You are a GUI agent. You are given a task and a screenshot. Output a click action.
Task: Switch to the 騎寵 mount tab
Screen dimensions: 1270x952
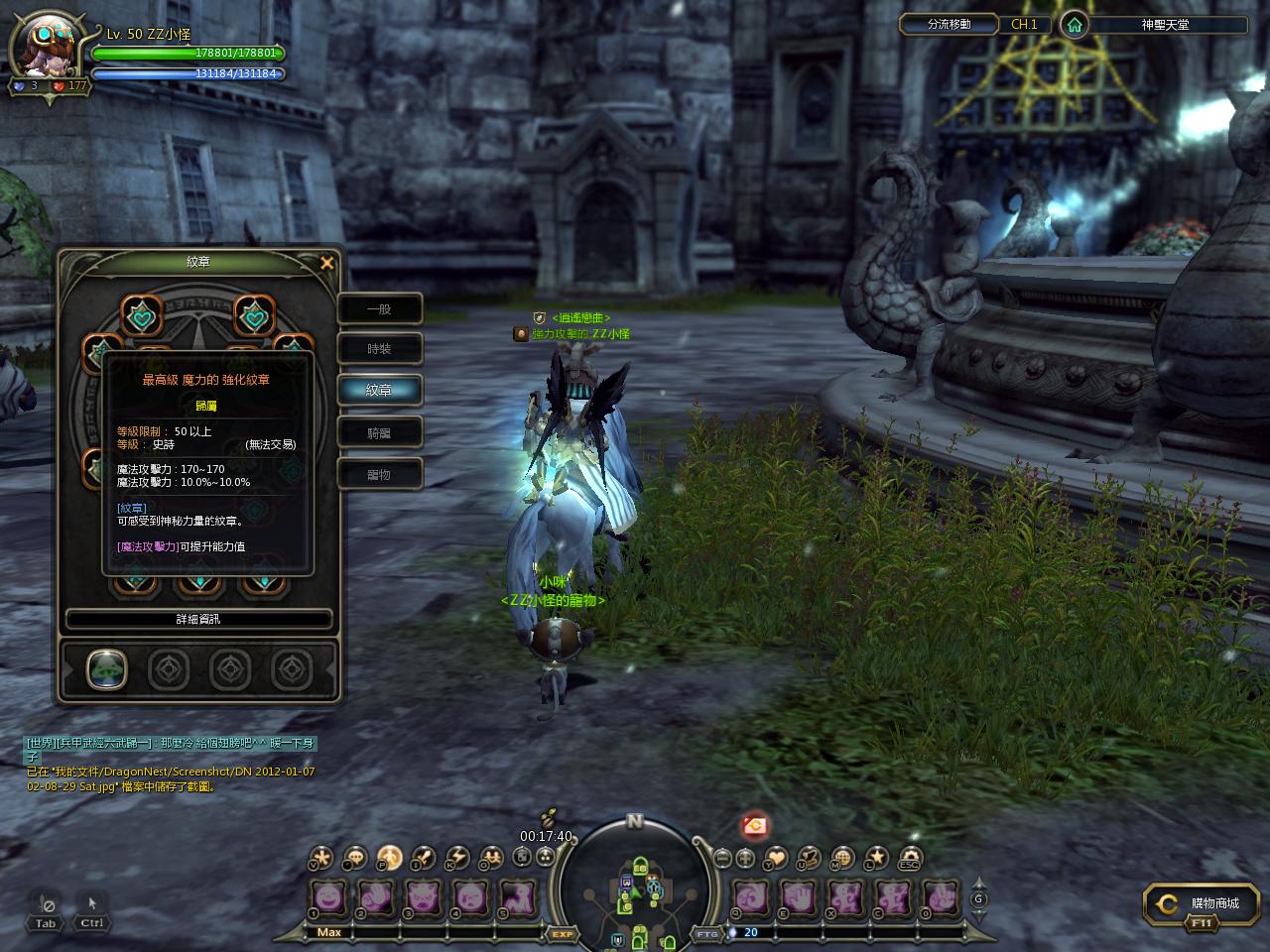coord(380,432)
